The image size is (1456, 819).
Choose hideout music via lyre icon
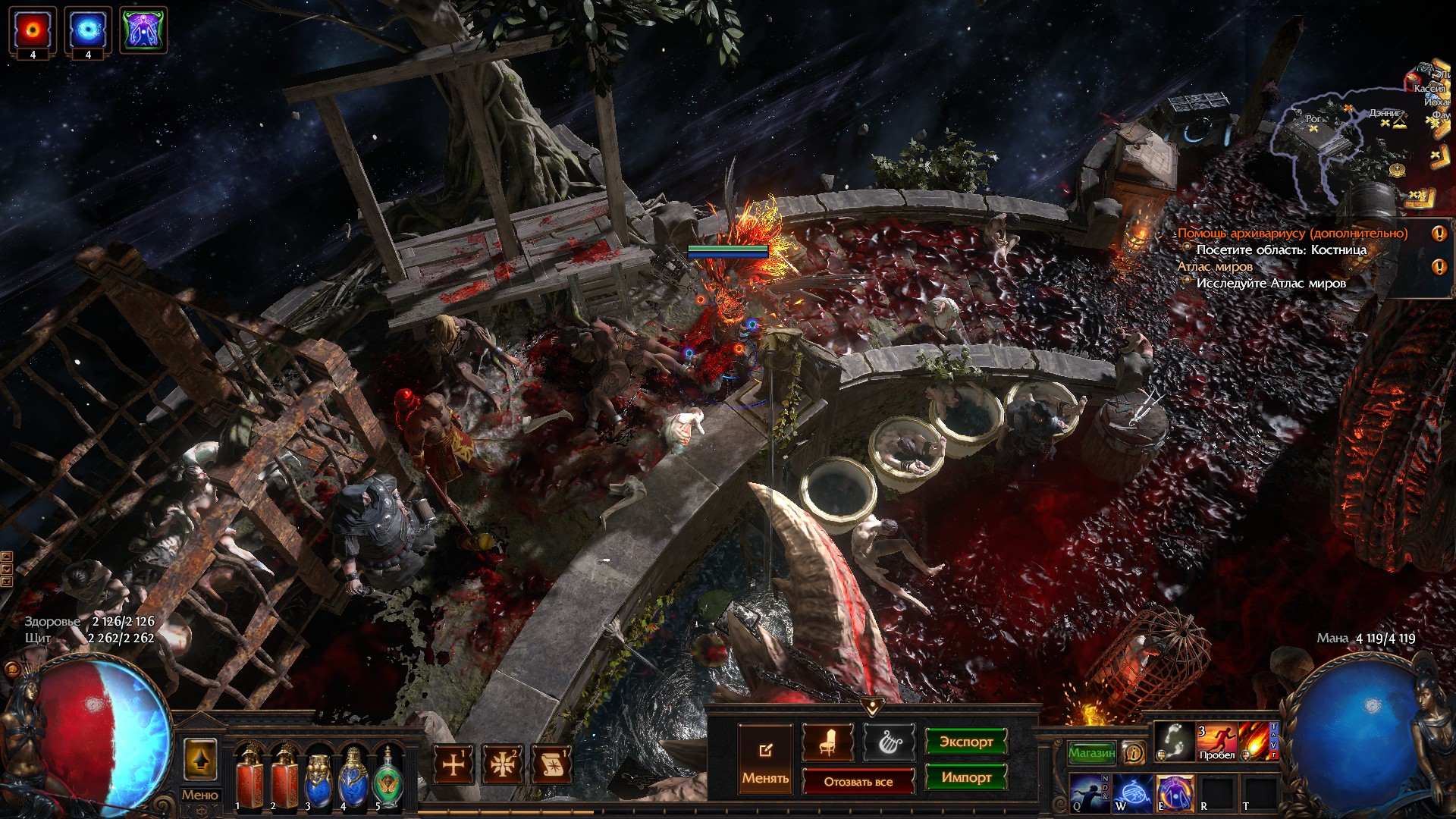(887, 742)
